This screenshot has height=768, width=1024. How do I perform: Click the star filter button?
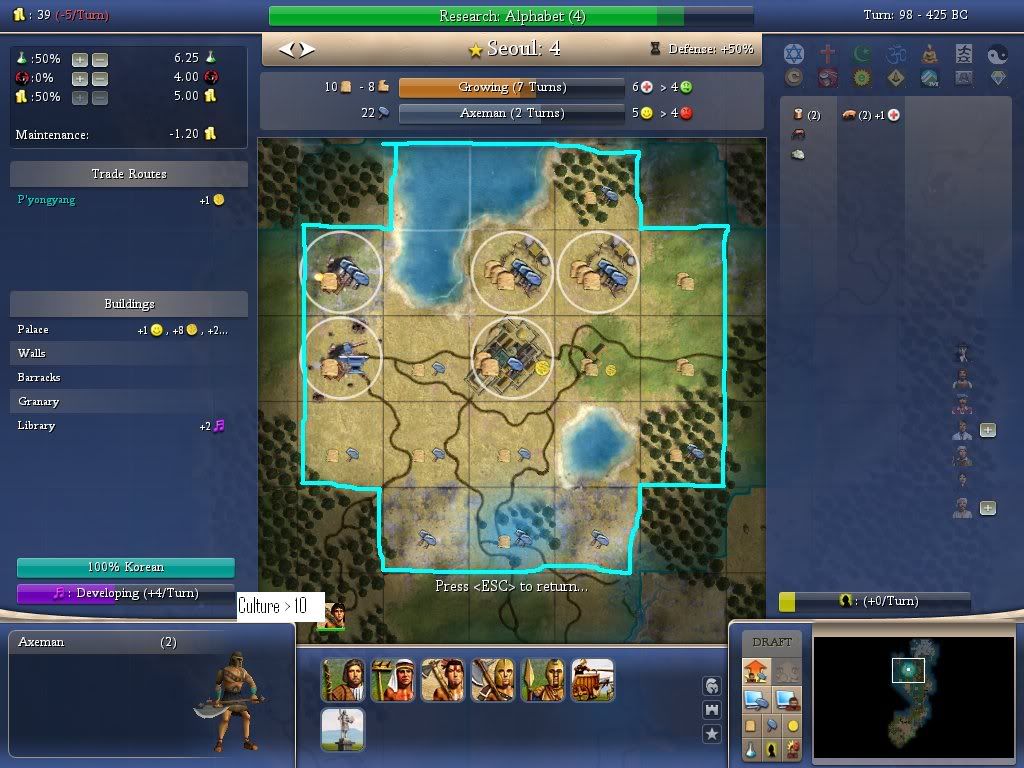(x=712, y=734)
